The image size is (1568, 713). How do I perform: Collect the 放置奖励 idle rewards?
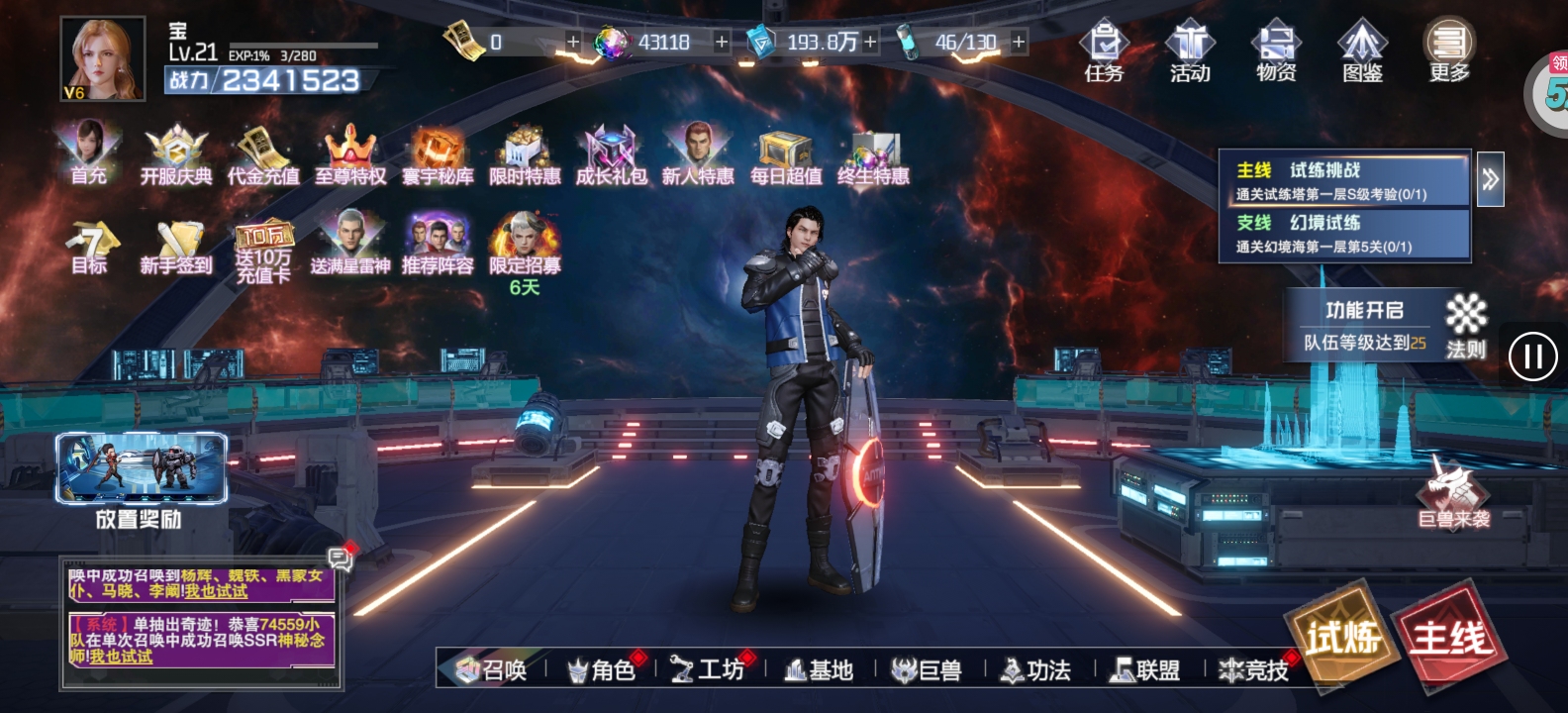(141, 480)
